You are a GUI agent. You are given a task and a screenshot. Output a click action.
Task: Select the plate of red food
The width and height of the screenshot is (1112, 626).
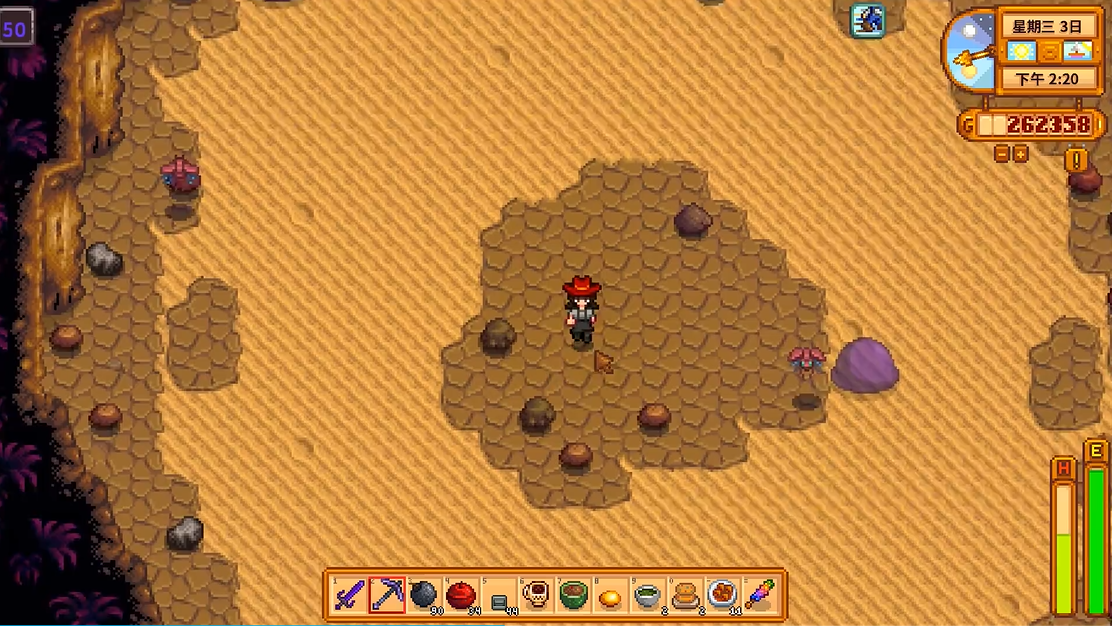722,595
